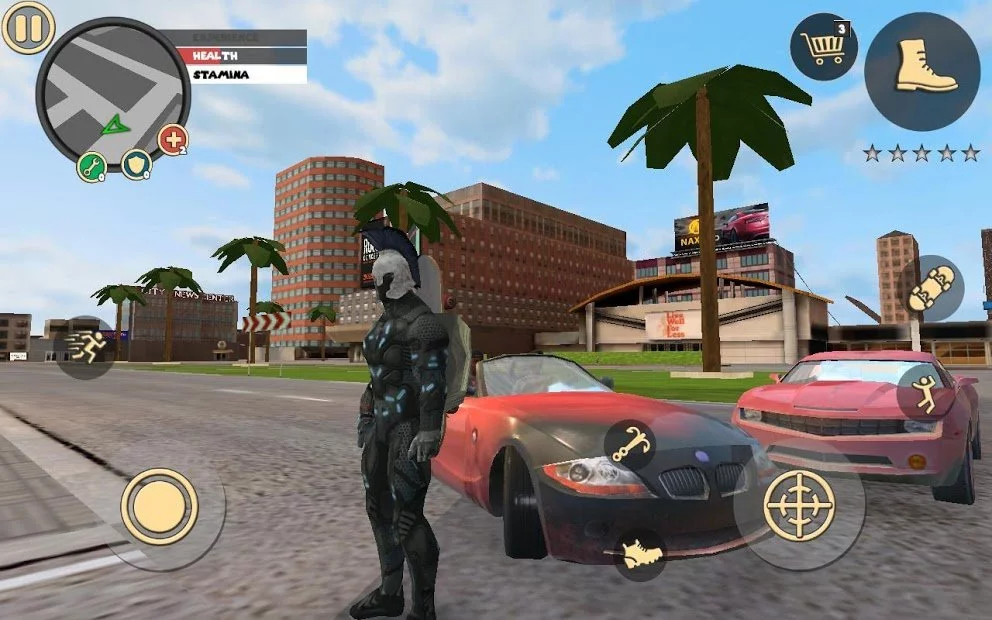
Task: Tap the jumping figure action button
Action: (x=926, y=391)
